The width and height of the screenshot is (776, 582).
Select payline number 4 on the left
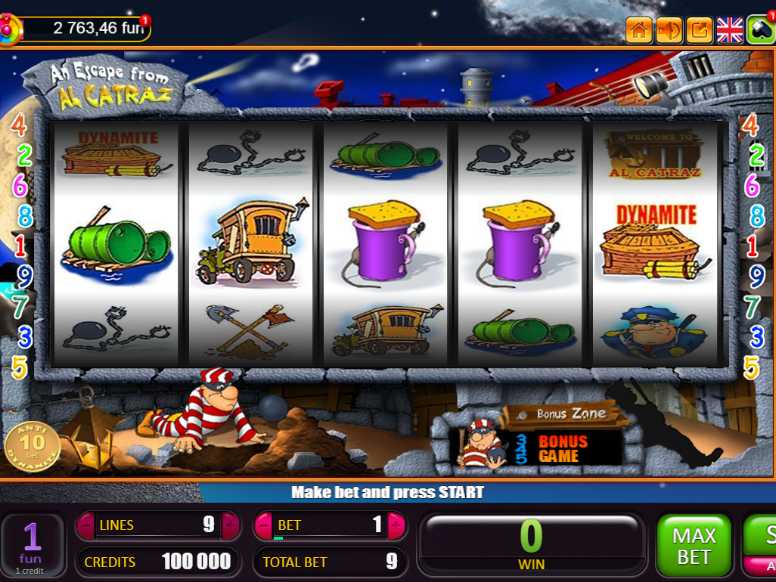pos(19,126)
